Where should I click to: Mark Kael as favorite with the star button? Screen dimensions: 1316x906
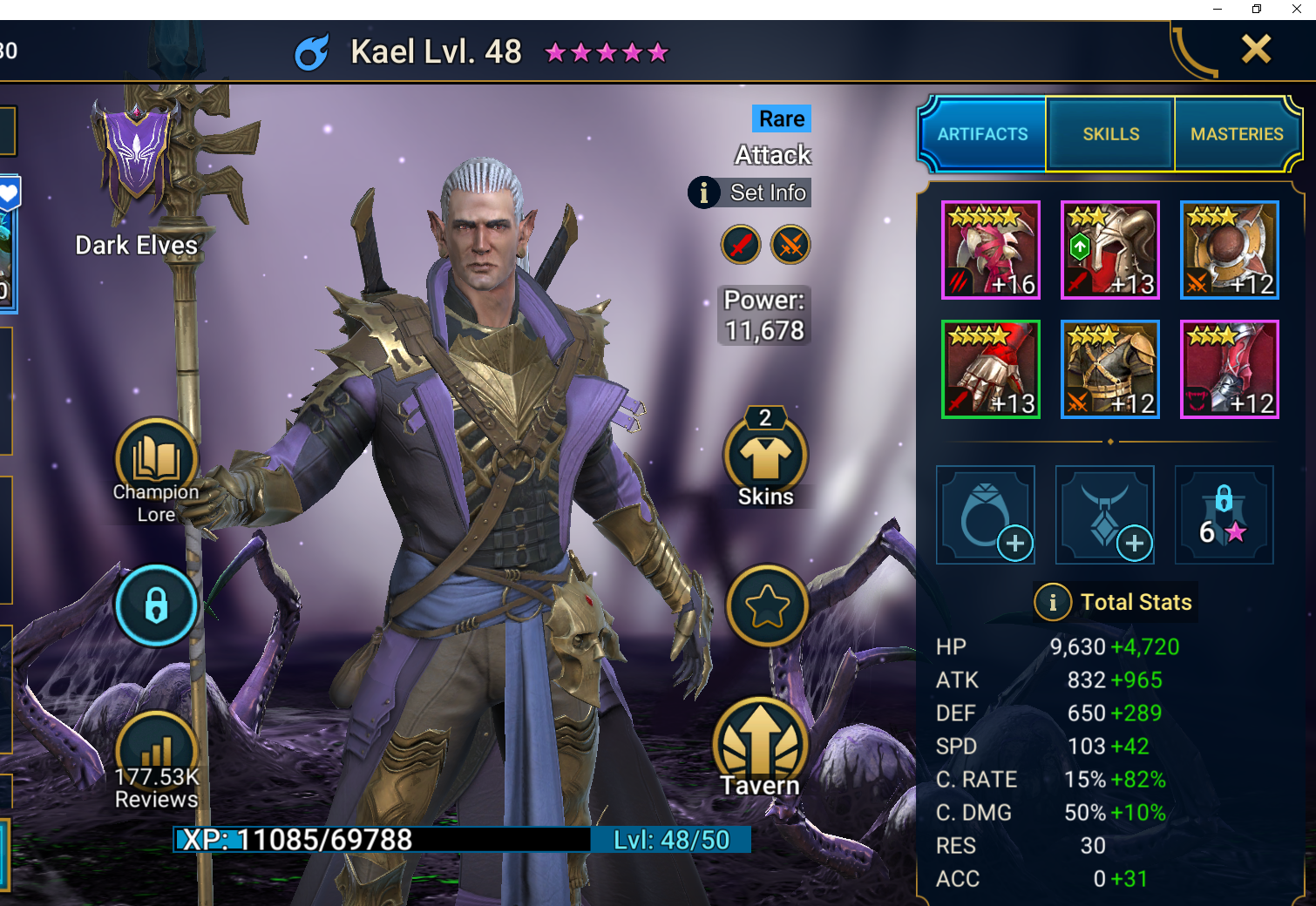tap(765, 606)
